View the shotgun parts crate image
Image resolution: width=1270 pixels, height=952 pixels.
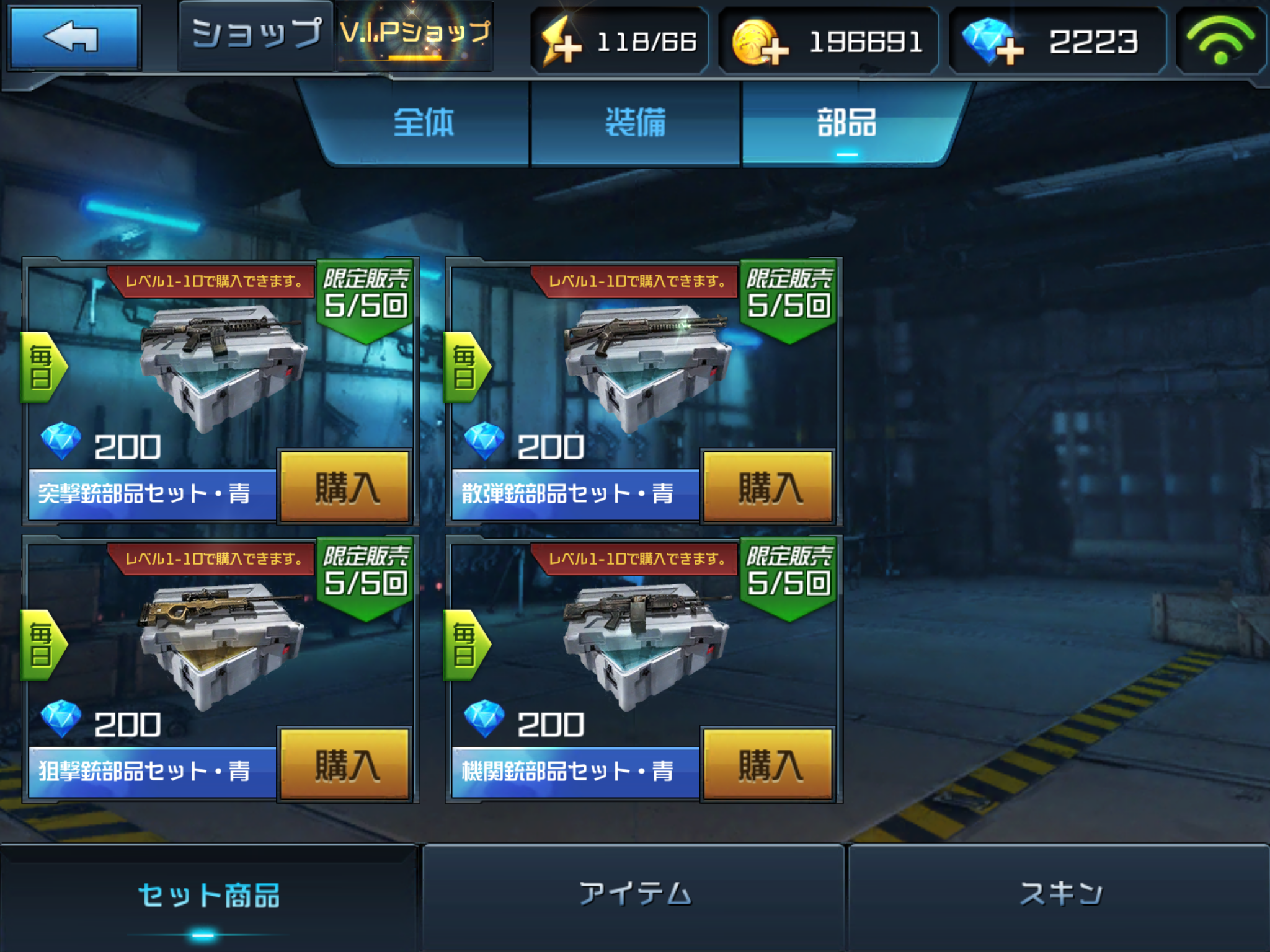tap(645, 366)
